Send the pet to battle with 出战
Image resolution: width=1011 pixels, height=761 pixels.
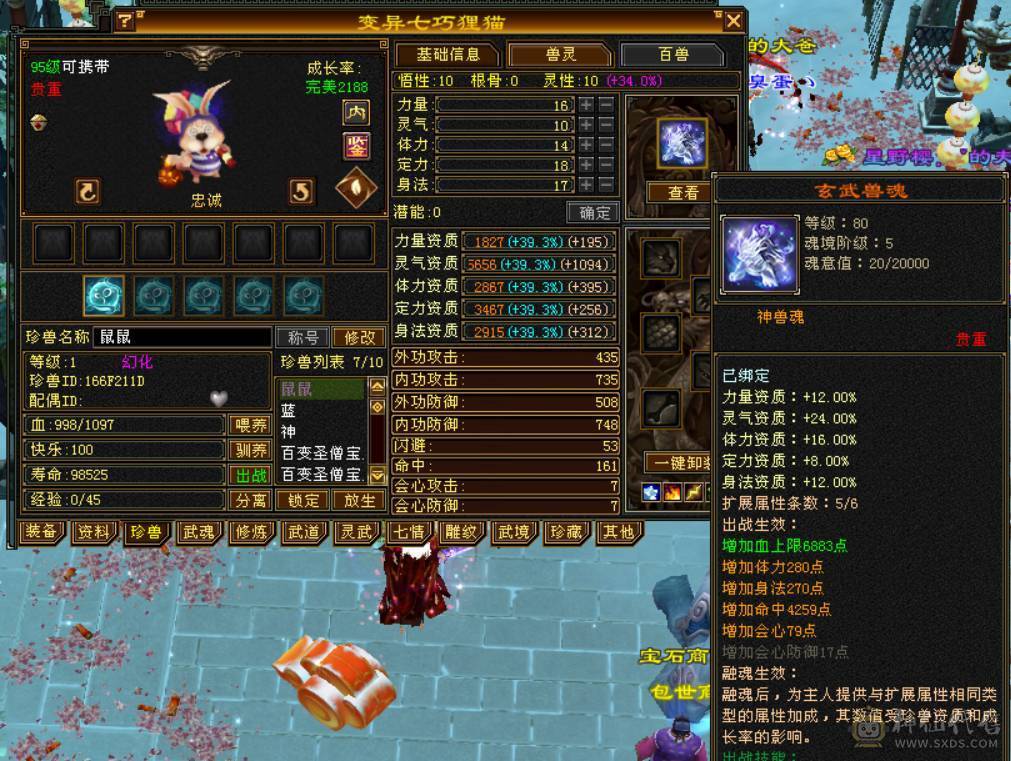point(250,475)
